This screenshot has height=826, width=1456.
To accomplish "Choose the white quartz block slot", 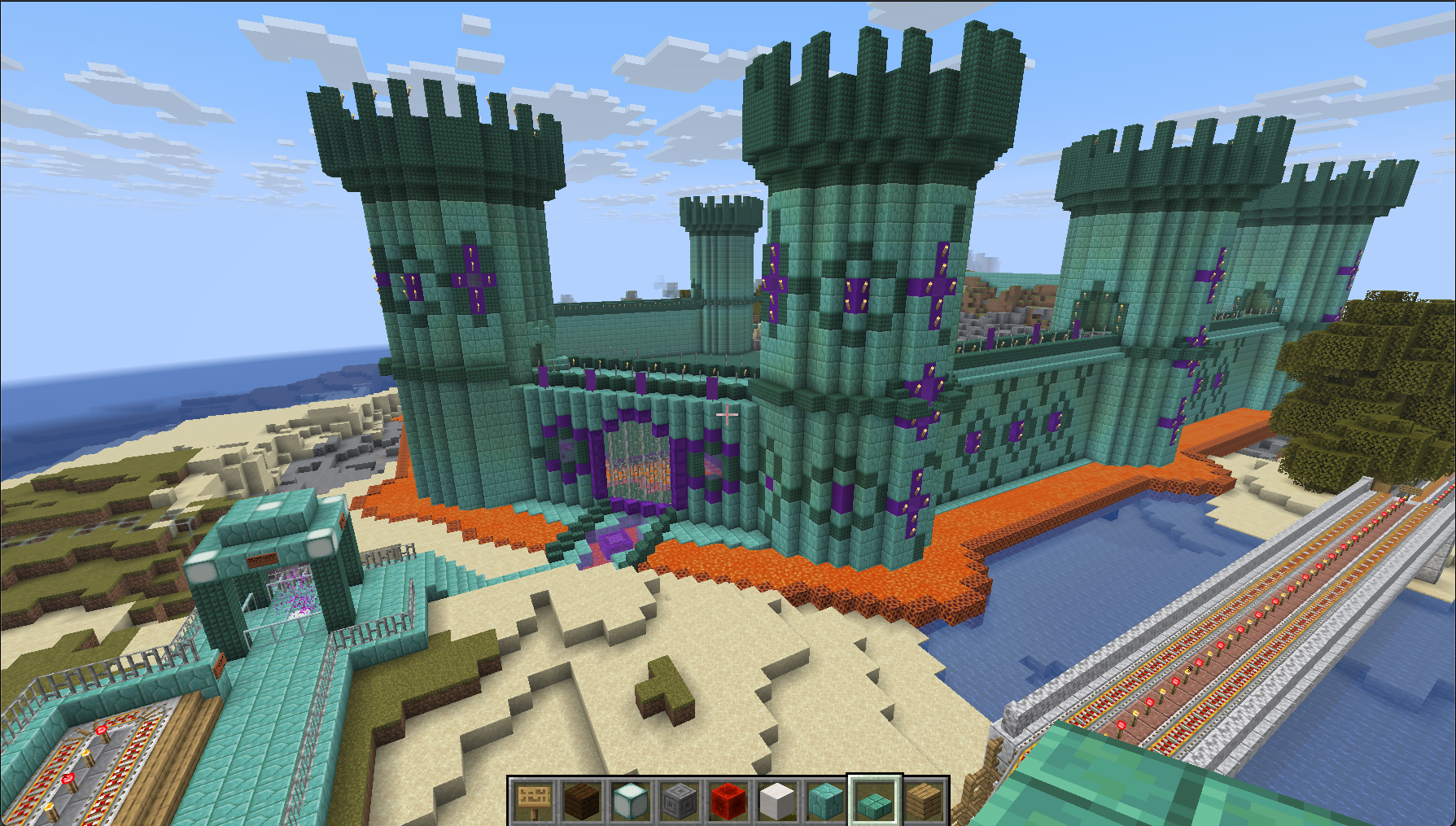I will click(x=777, y=800).
